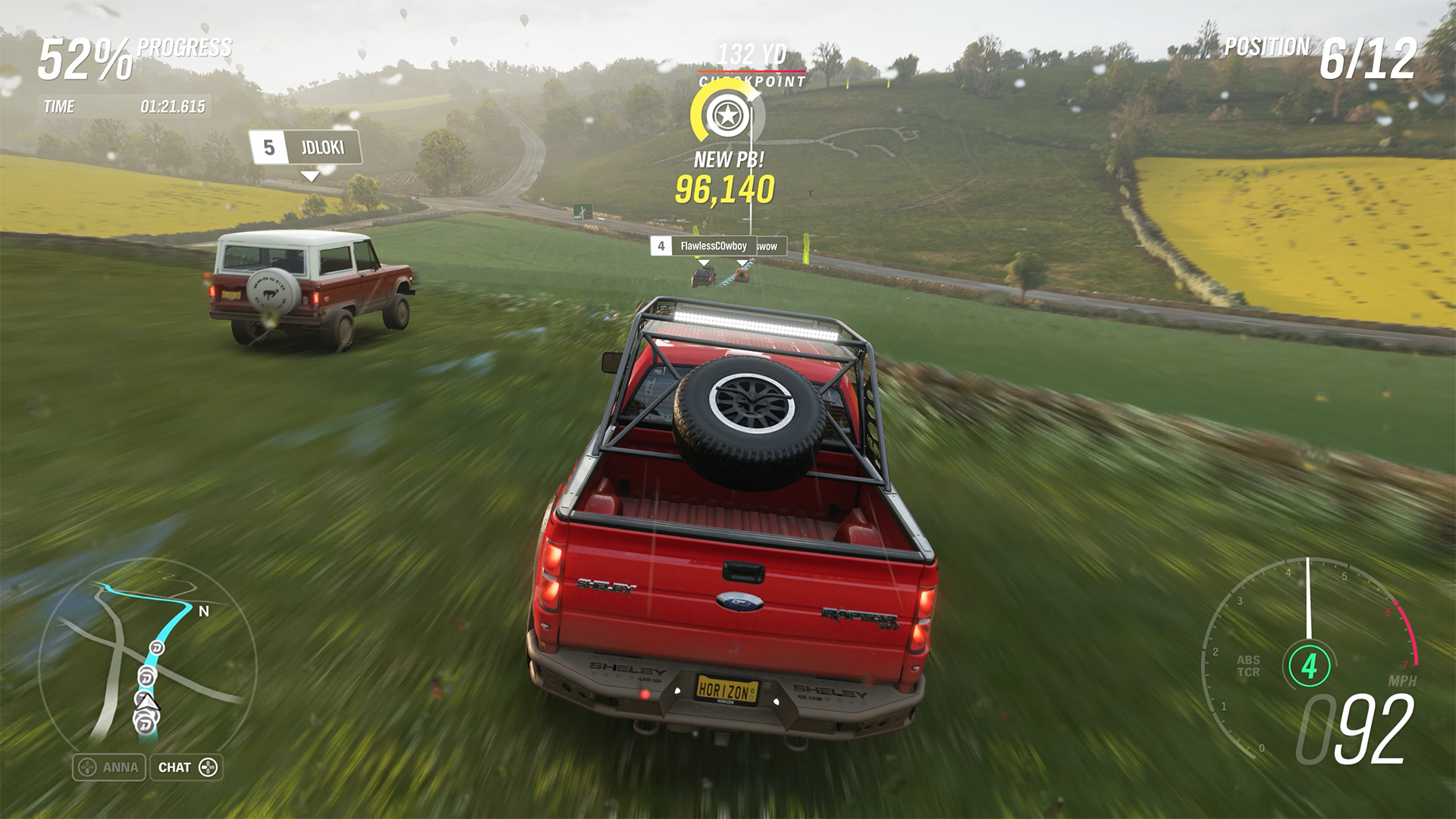The height and width of the screenshot is (819, 1456).
Task: Open the ANNA assistant button
Action: 109,767
